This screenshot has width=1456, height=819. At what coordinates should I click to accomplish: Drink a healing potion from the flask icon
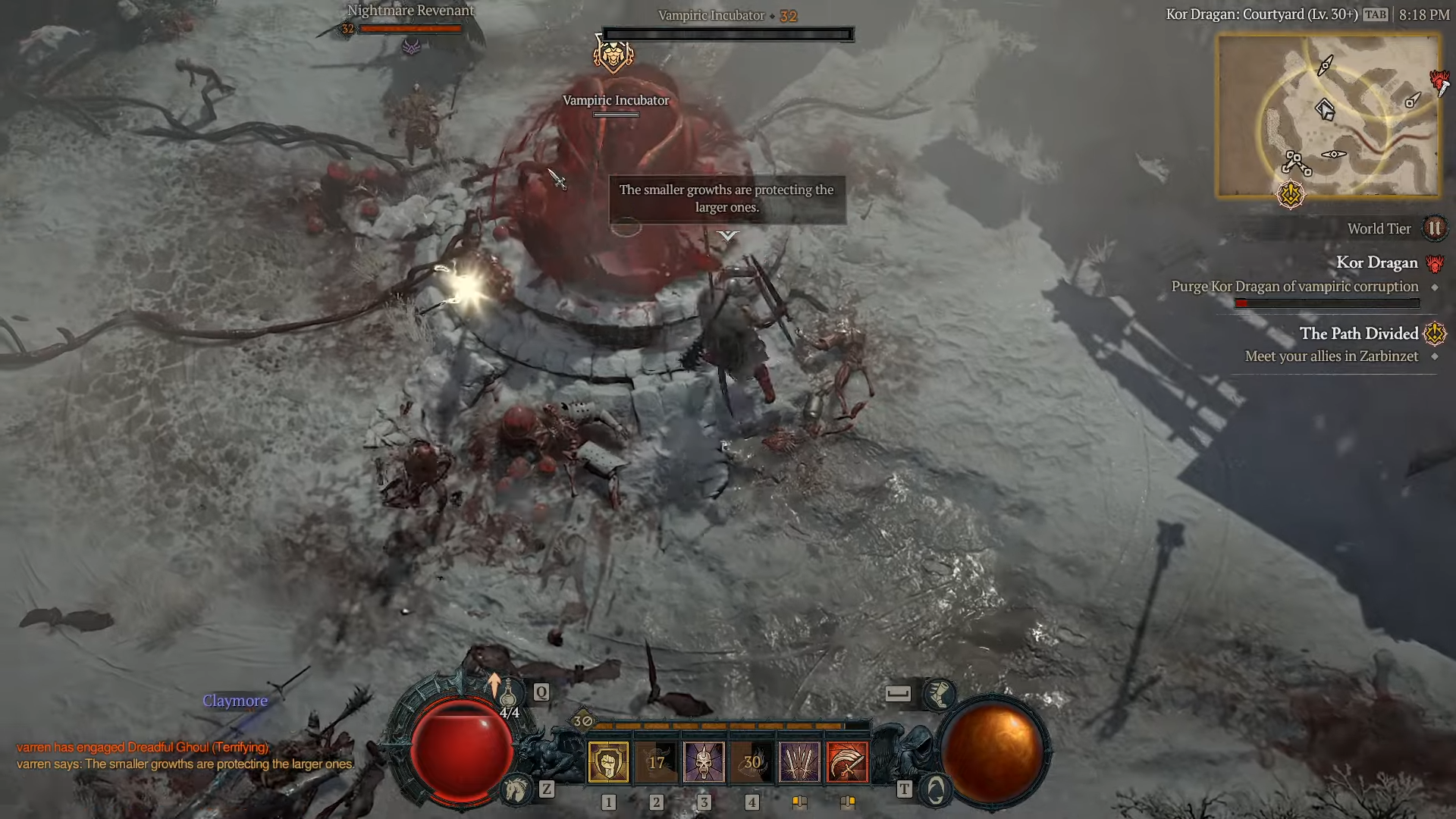tap(507, 693)
